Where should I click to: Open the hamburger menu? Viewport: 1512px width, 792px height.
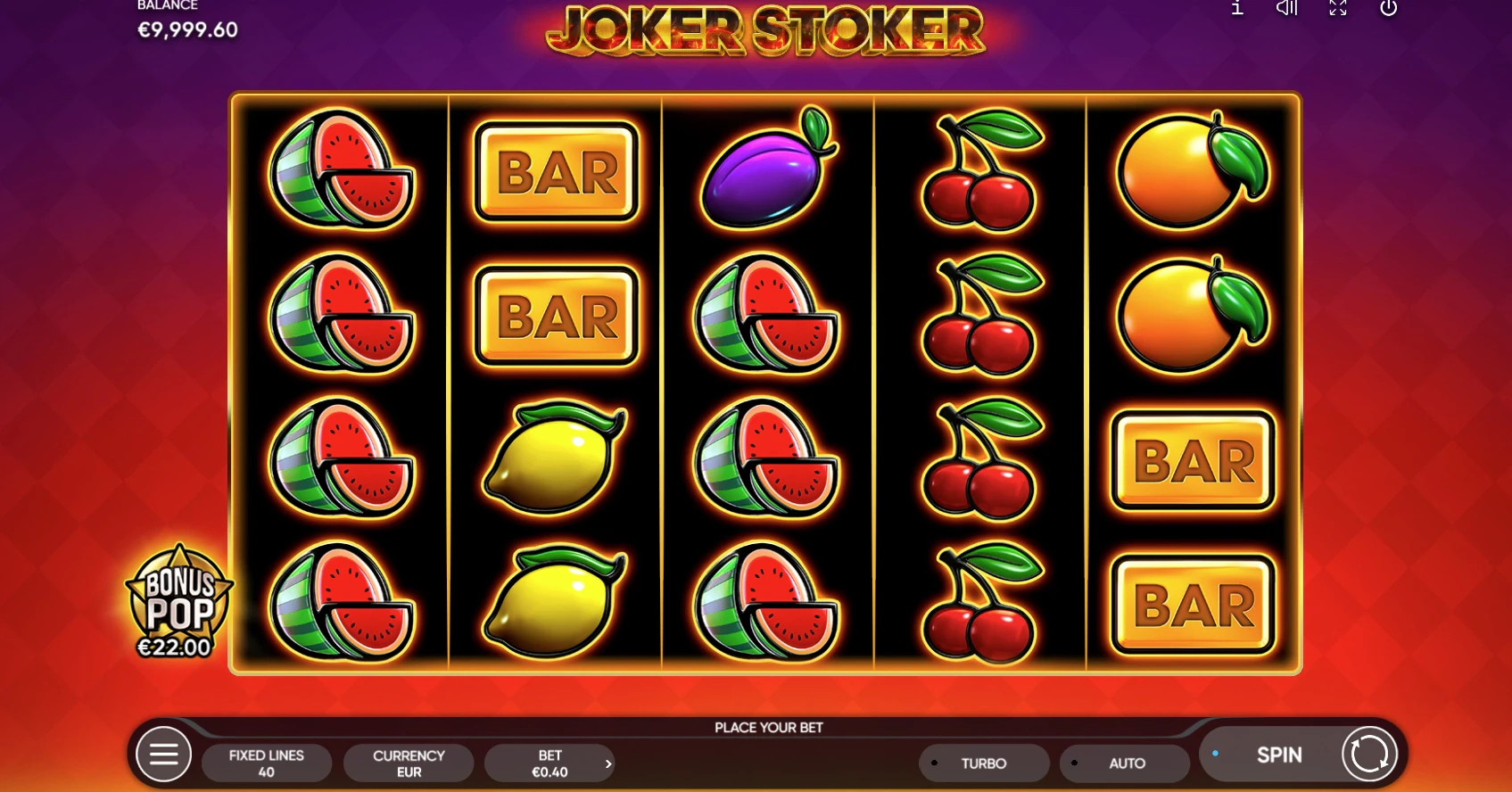click(163, 755)
